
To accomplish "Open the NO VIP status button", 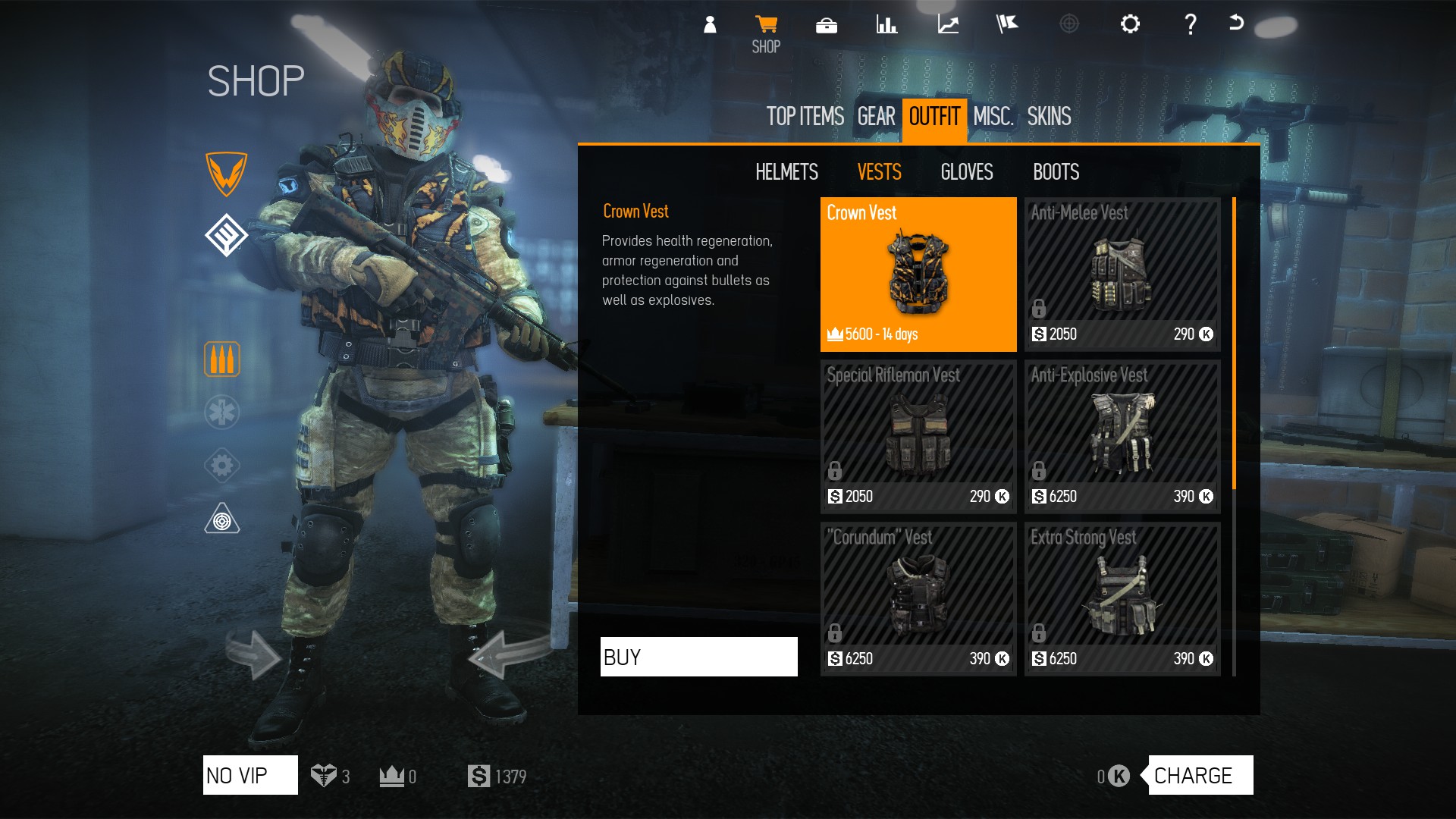I will click(x=250, y=775).
